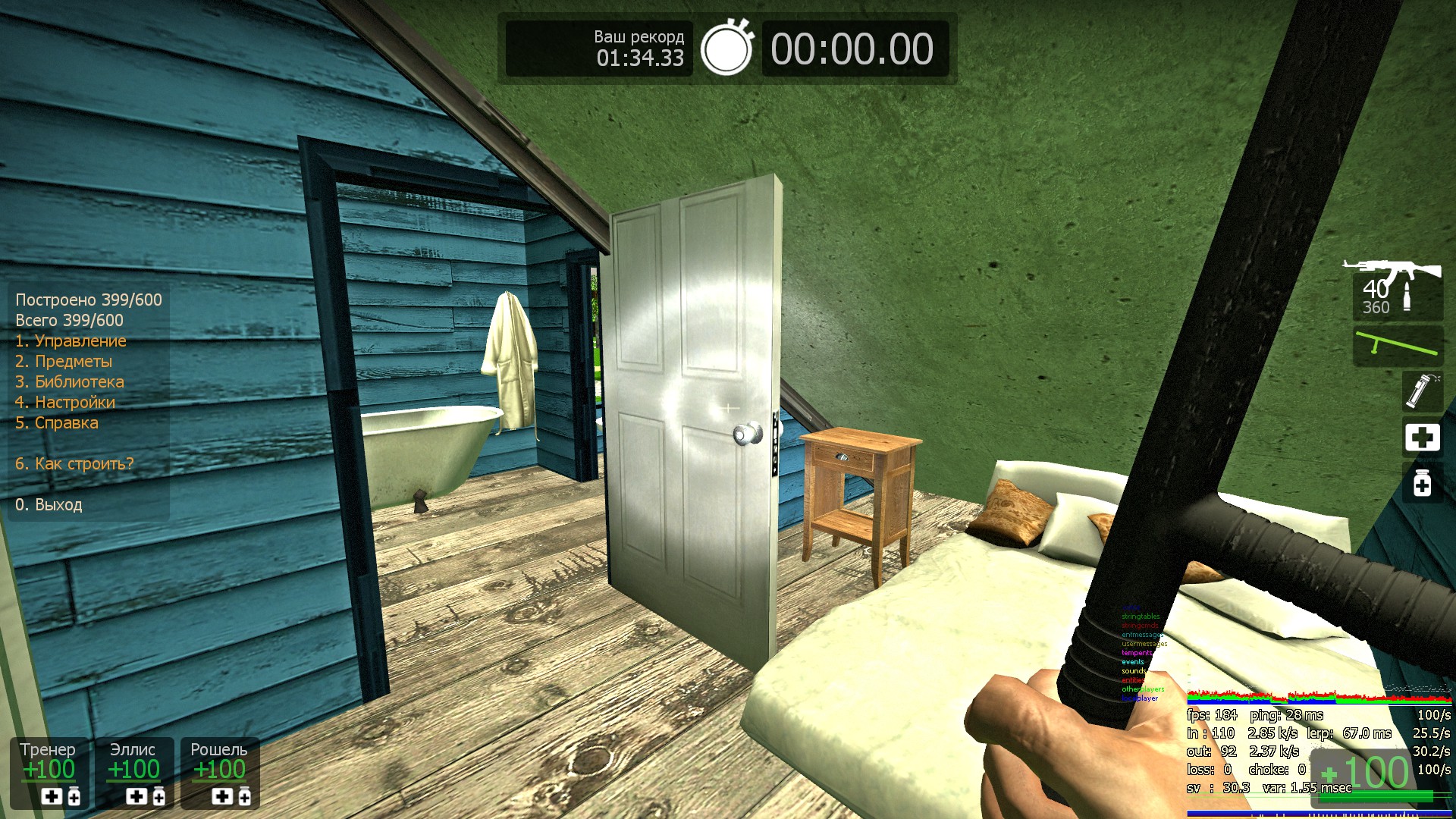
Task: Close the menu with Выход
Action: 49,505
